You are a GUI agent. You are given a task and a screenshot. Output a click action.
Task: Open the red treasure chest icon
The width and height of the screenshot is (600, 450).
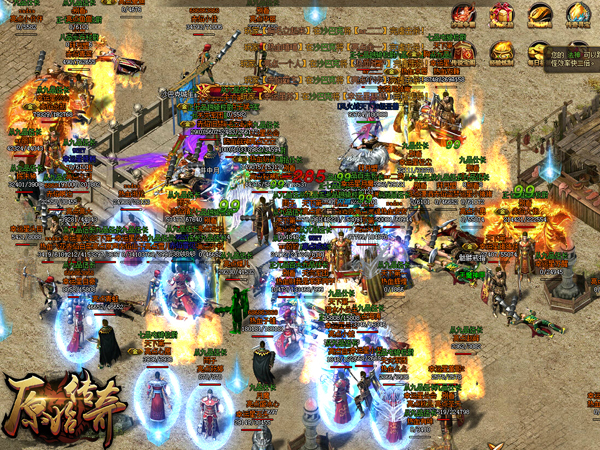tap(463, 52)
